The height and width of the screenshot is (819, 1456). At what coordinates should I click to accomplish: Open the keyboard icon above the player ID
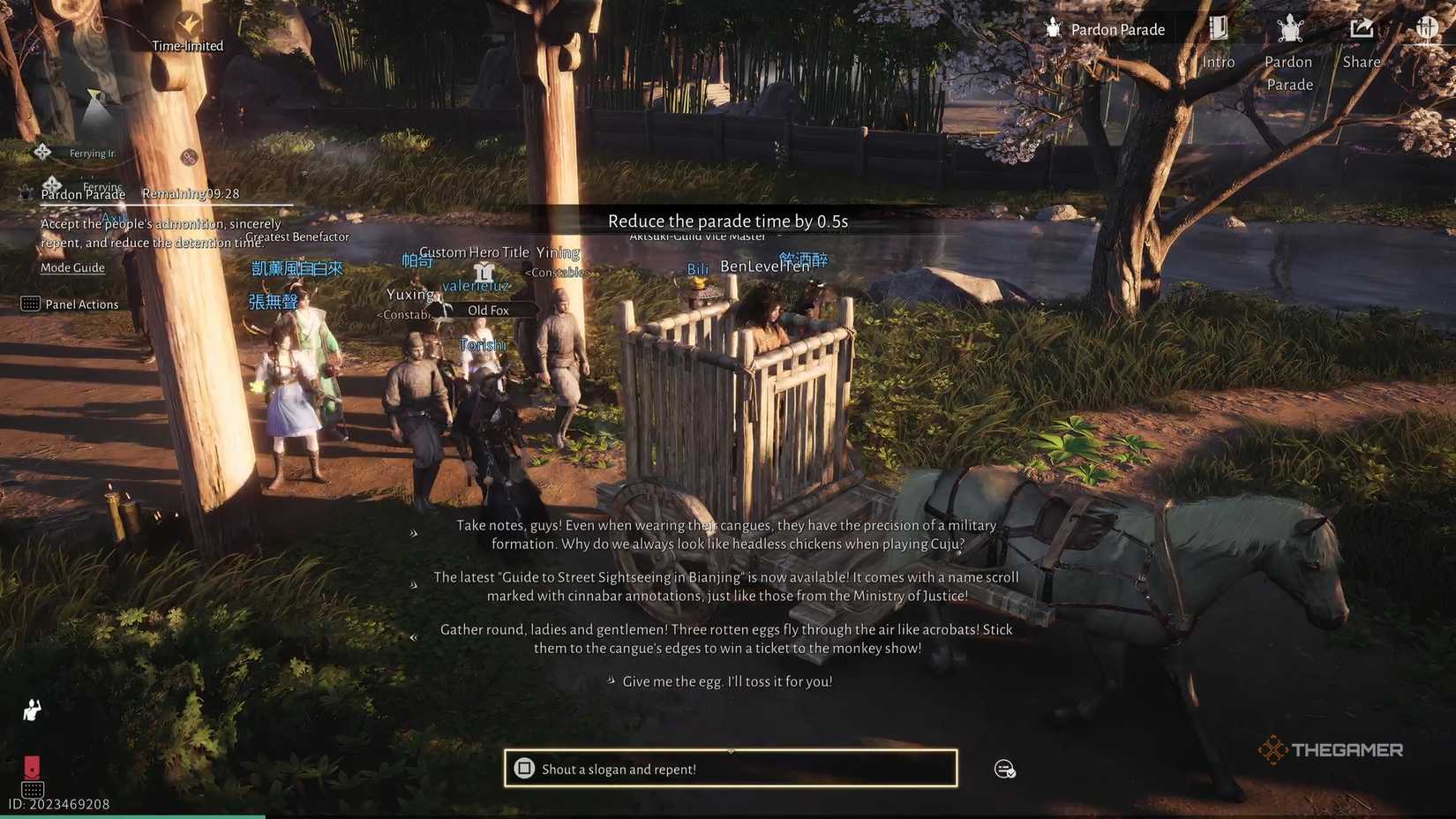coord(33,789)
